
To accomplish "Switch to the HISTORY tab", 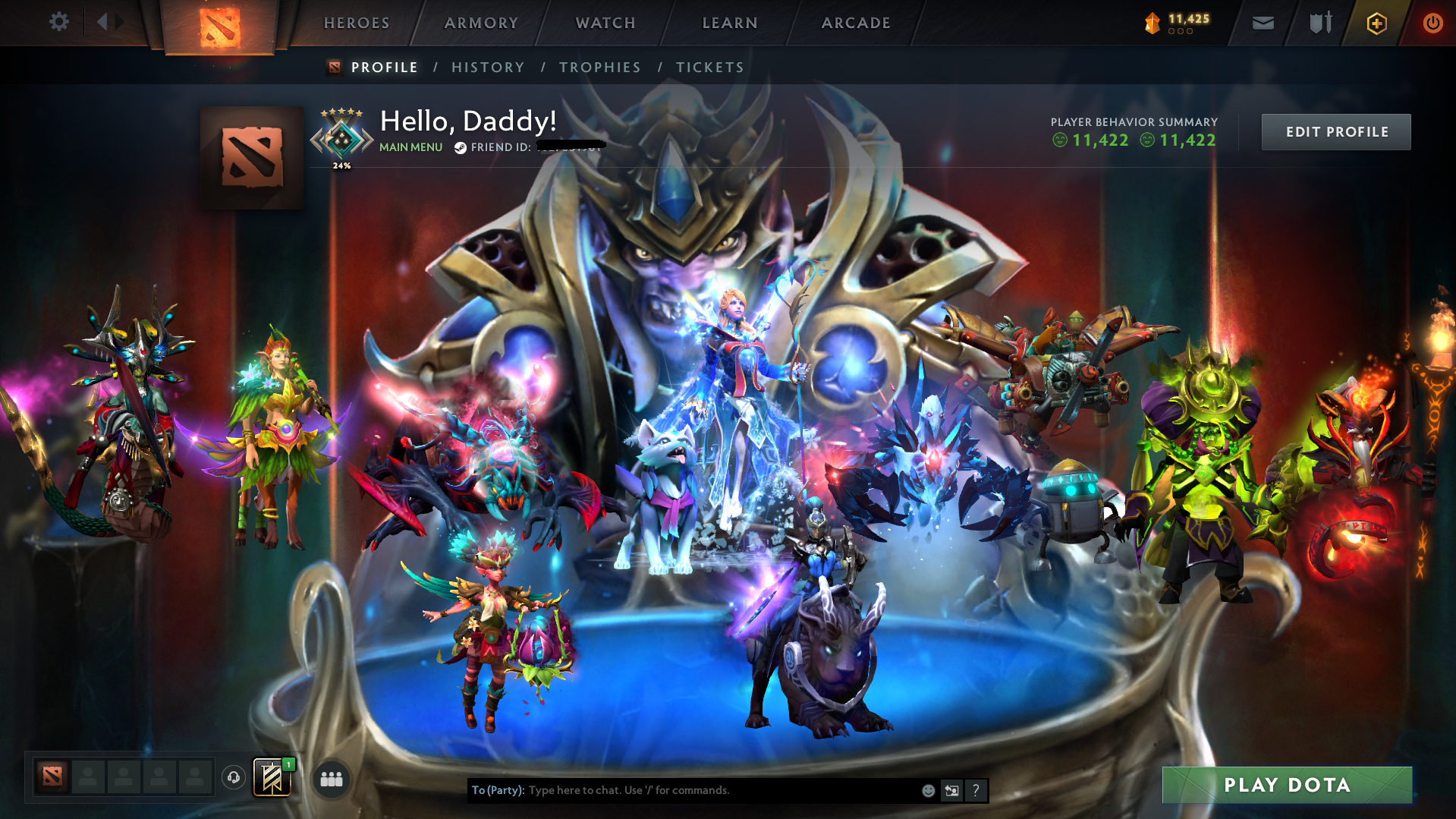I will click(488, 67).
